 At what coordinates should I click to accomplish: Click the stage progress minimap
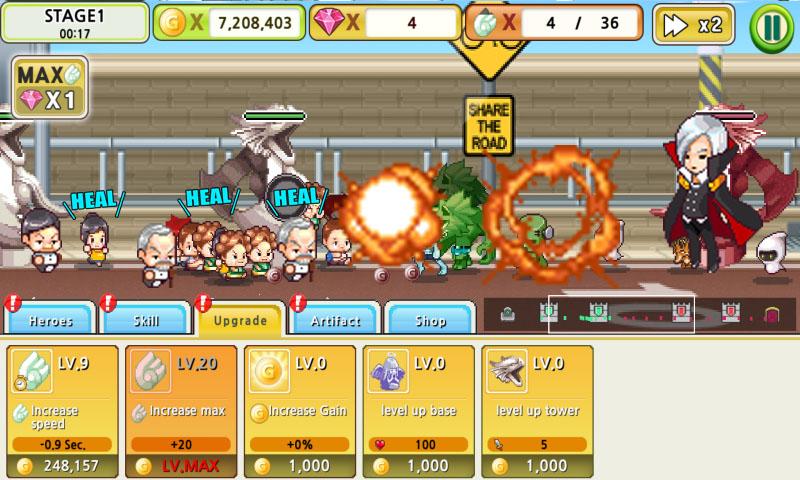(x=638, y=315)
